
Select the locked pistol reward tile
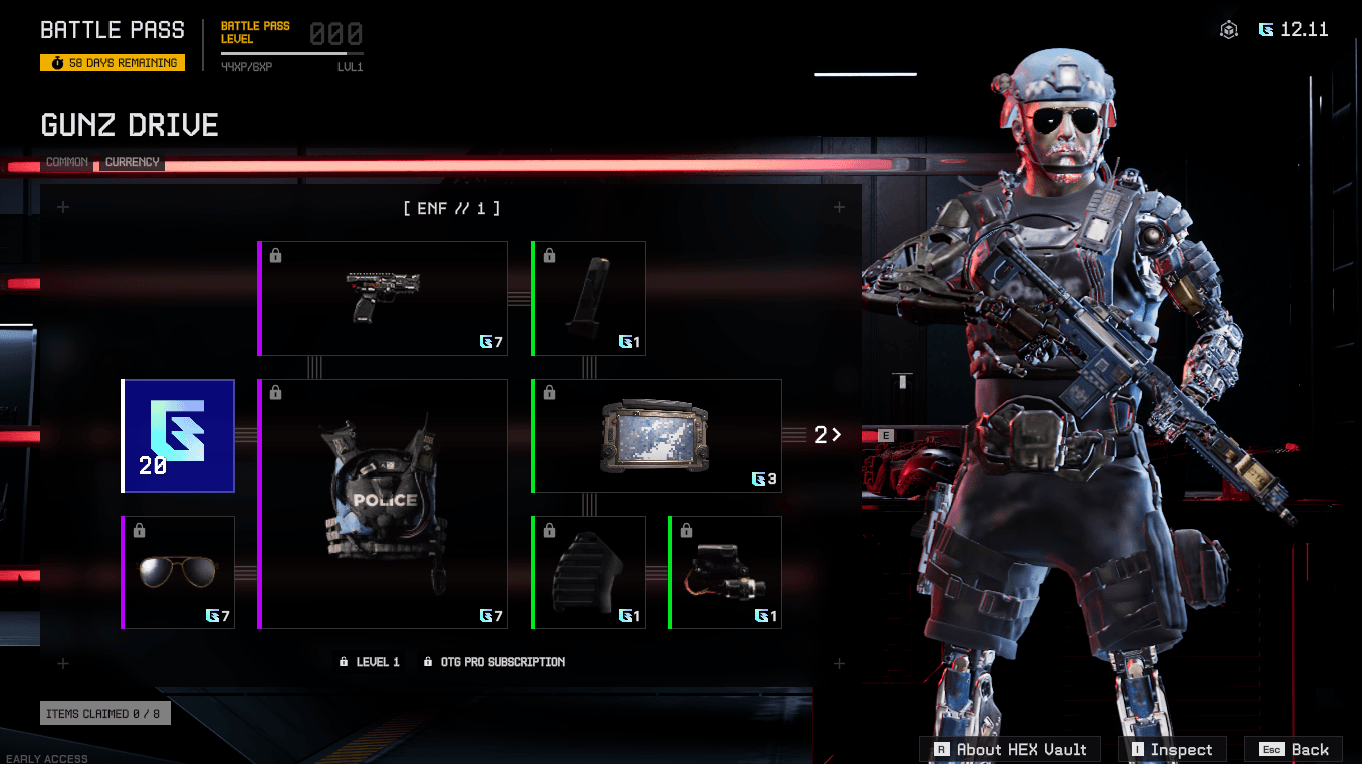383,298
